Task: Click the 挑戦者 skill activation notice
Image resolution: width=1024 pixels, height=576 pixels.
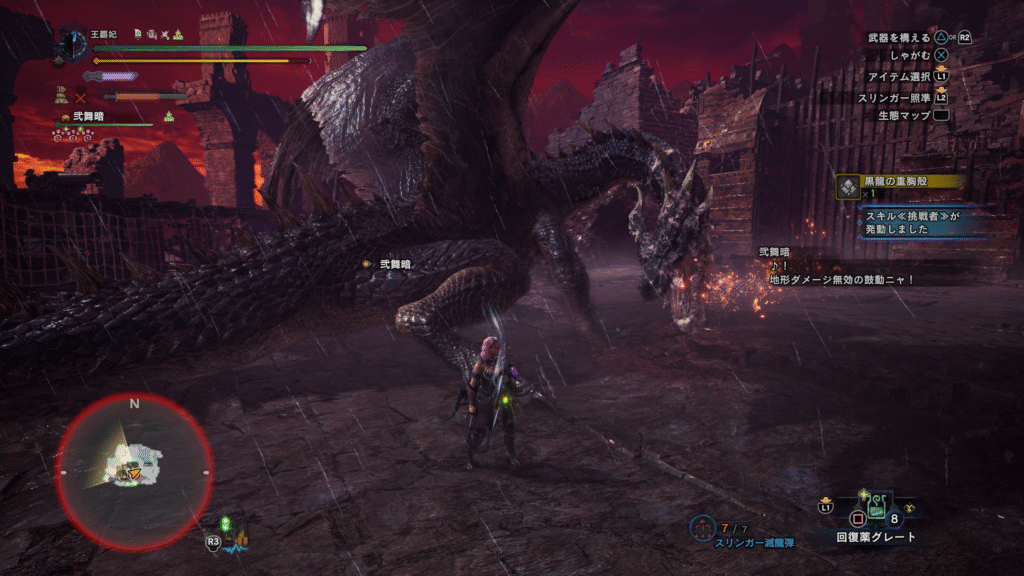Action: (x=914, y=221)
